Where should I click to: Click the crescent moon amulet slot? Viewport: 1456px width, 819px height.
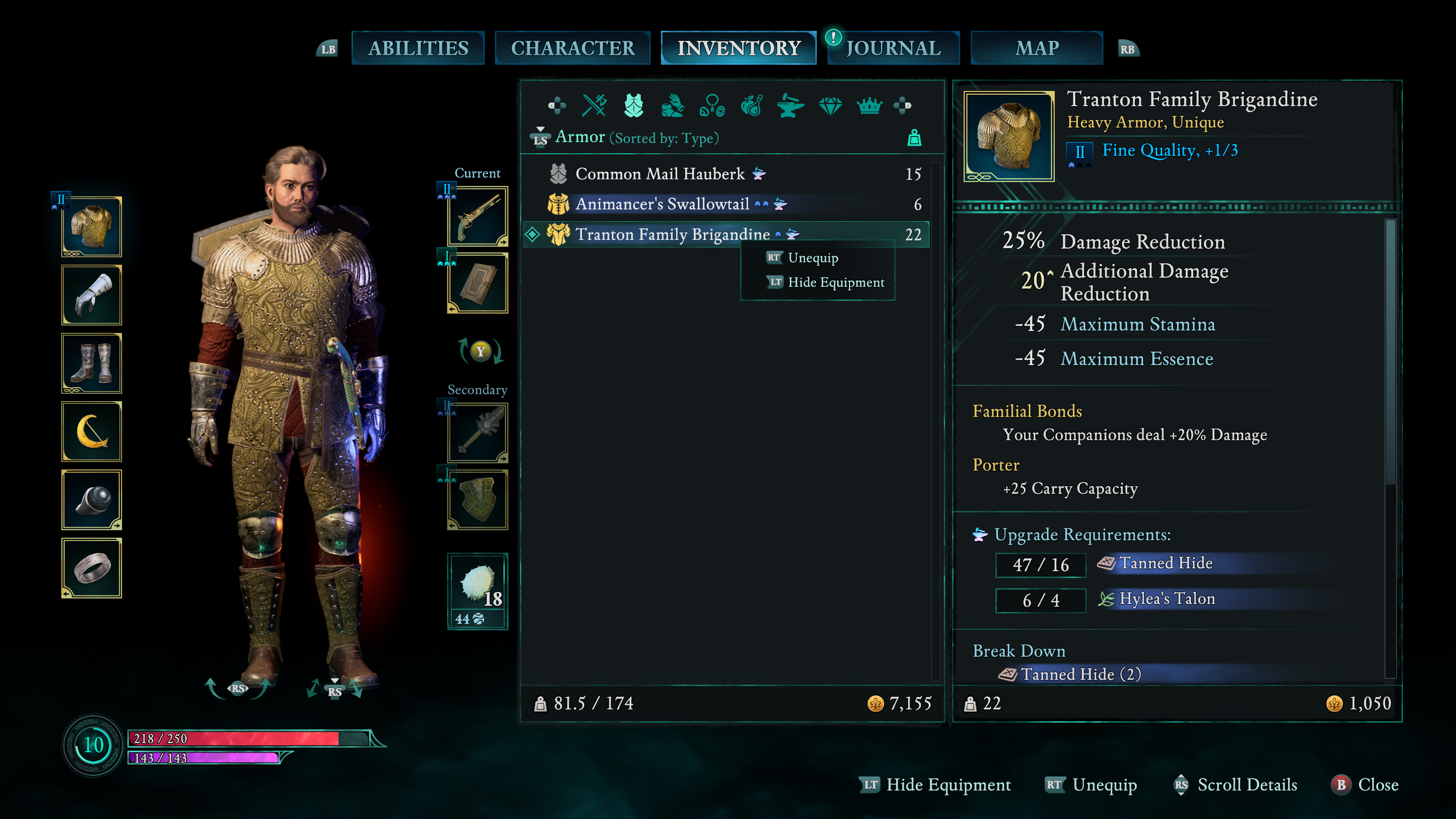pos(91,432)
